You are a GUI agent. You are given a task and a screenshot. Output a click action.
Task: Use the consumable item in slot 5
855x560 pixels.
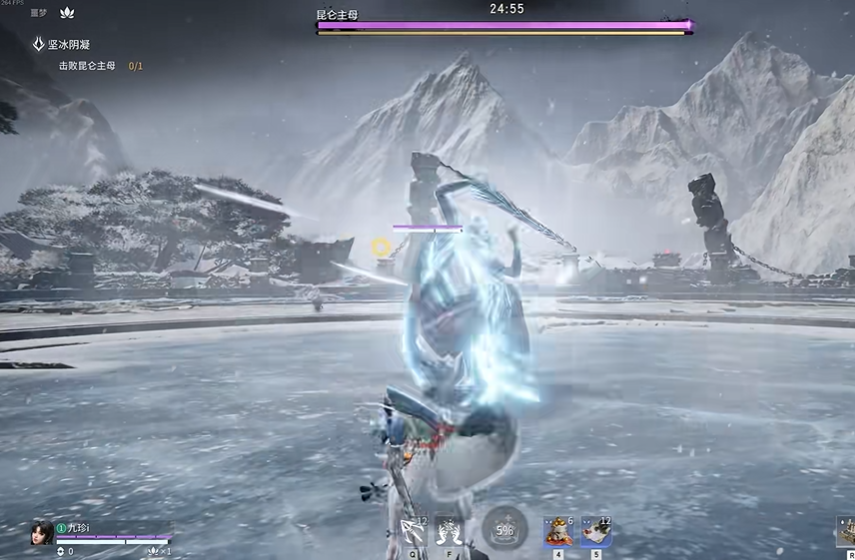click(x=597, y=531)
